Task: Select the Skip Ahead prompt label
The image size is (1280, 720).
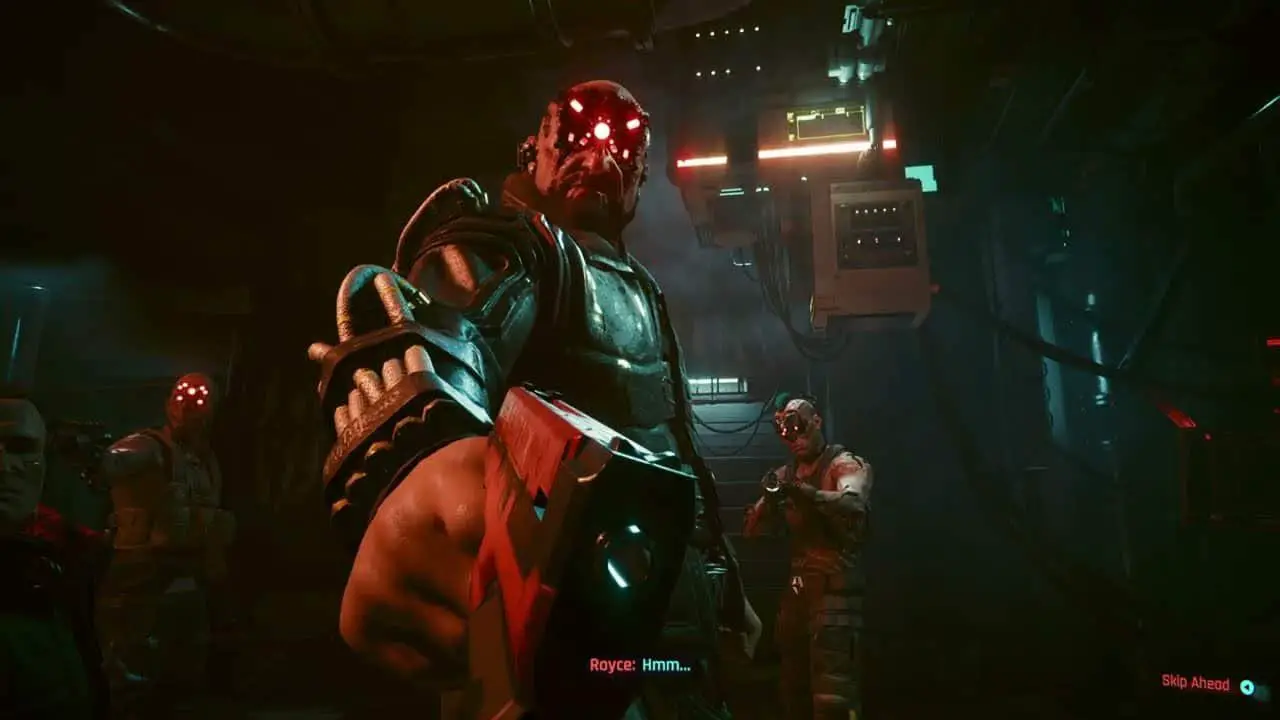Action: (1195, 682)
